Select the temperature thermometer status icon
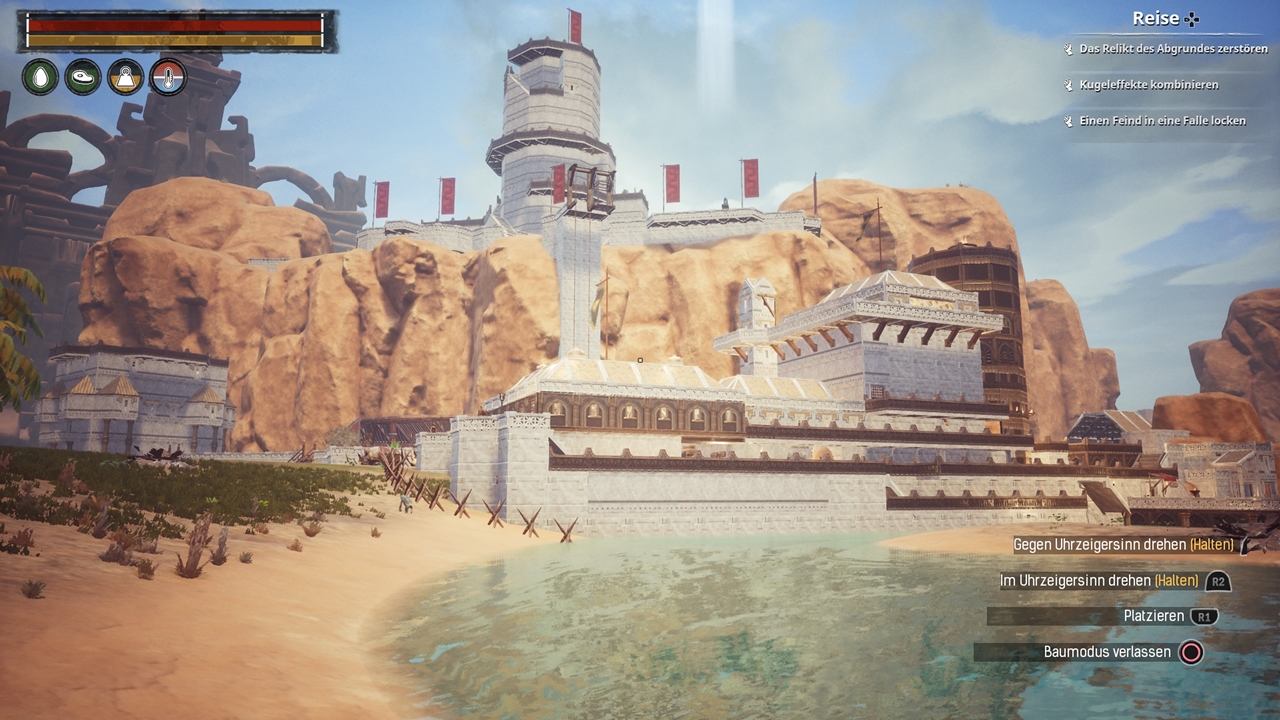This screenshot has height=720, width=1280. click(168, 77)
